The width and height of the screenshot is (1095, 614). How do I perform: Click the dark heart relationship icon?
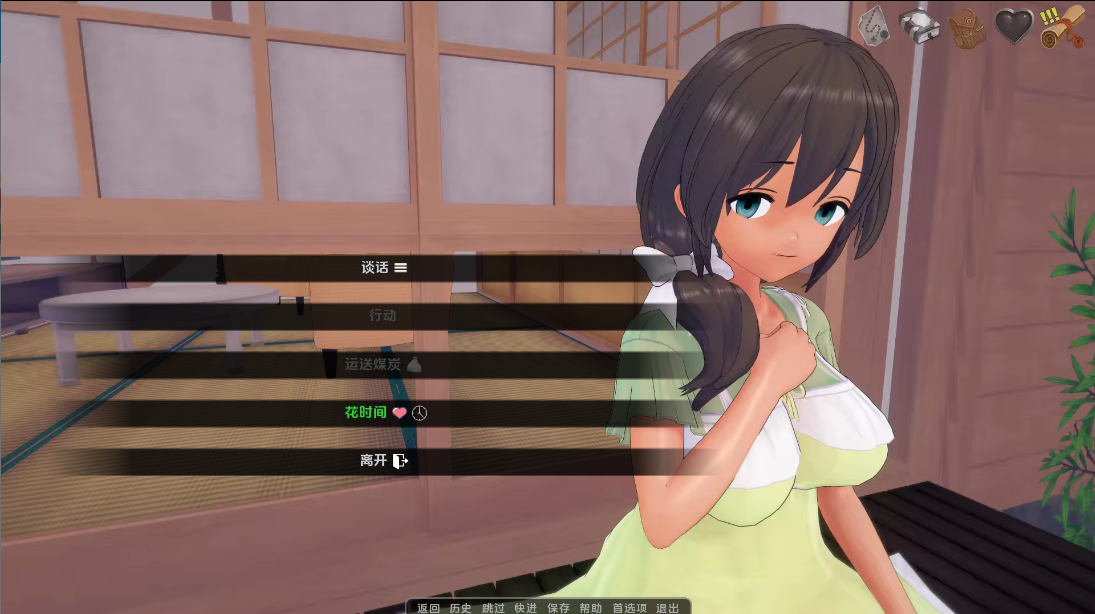(x=1014, y=27)
